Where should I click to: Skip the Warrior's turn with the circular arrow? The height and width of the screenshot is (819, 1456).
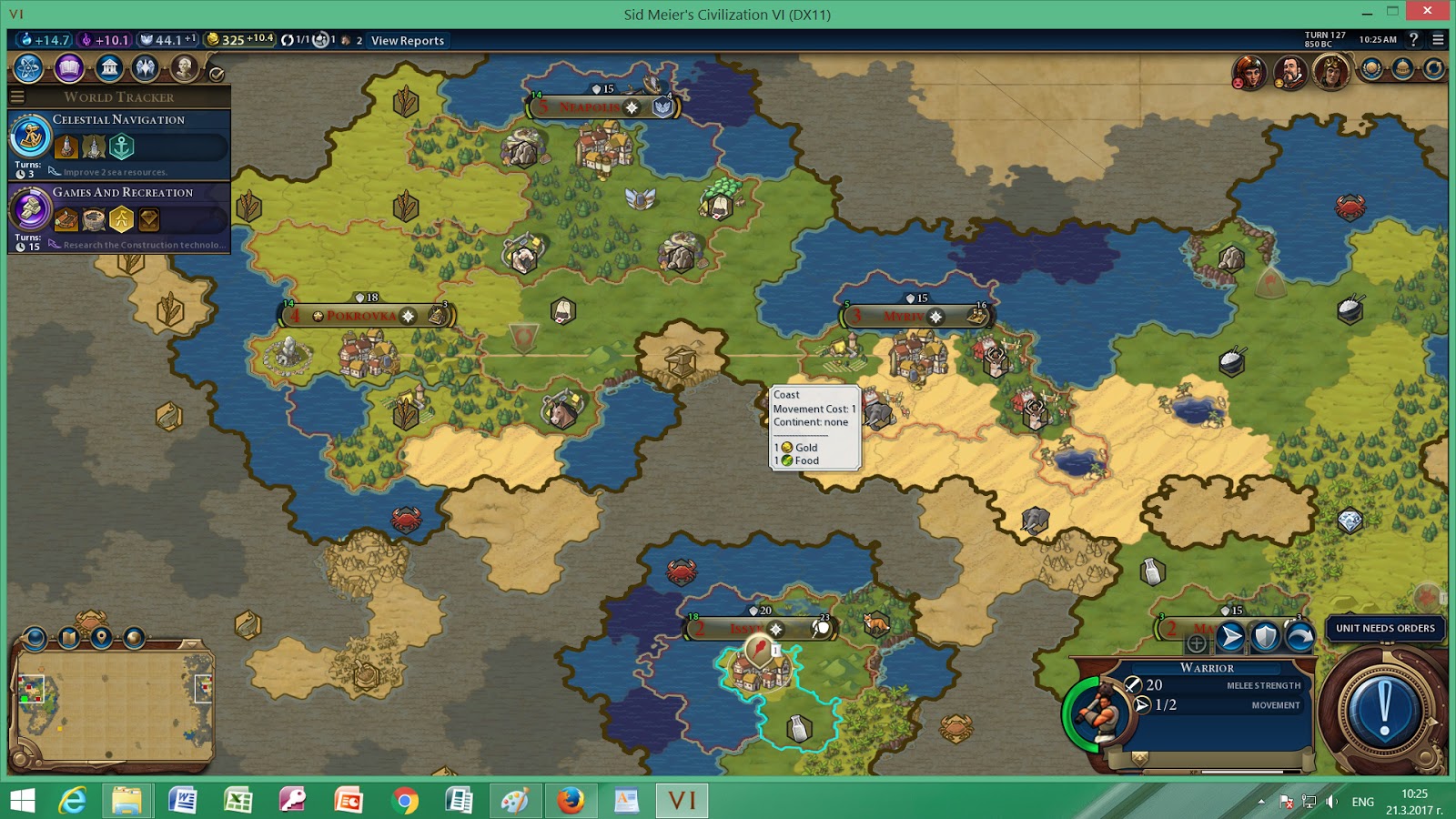pos(1299,637)
